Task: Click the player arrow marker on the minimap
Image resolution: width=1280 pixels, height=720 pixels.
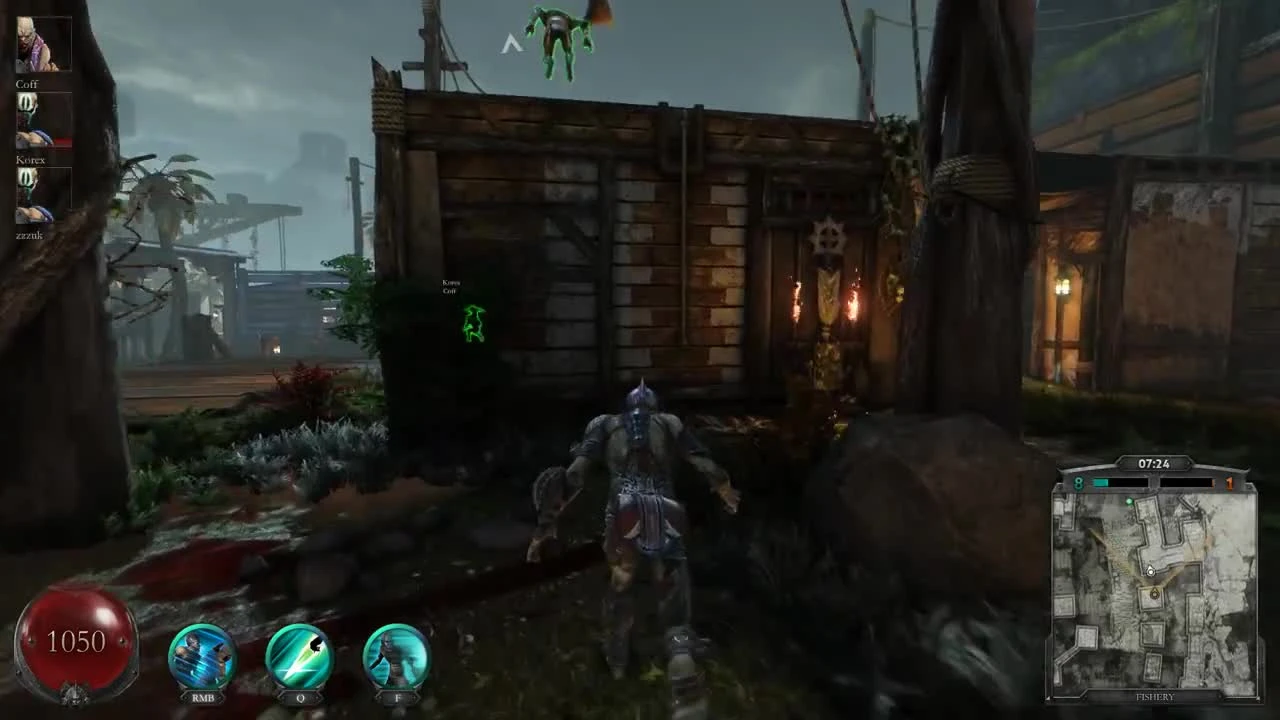Action: (x=1152, y=570)
